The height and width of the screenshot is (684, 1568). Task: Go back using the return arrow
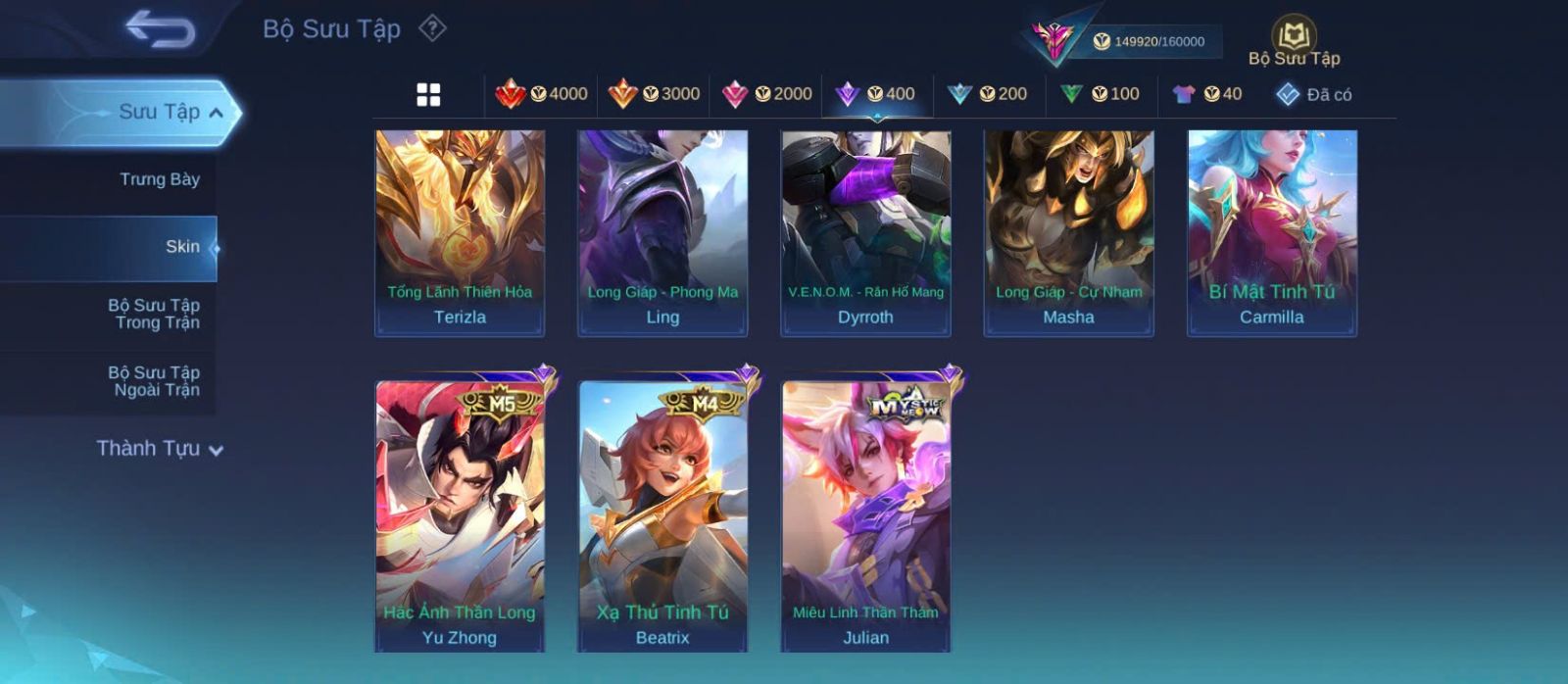point(160,29)
